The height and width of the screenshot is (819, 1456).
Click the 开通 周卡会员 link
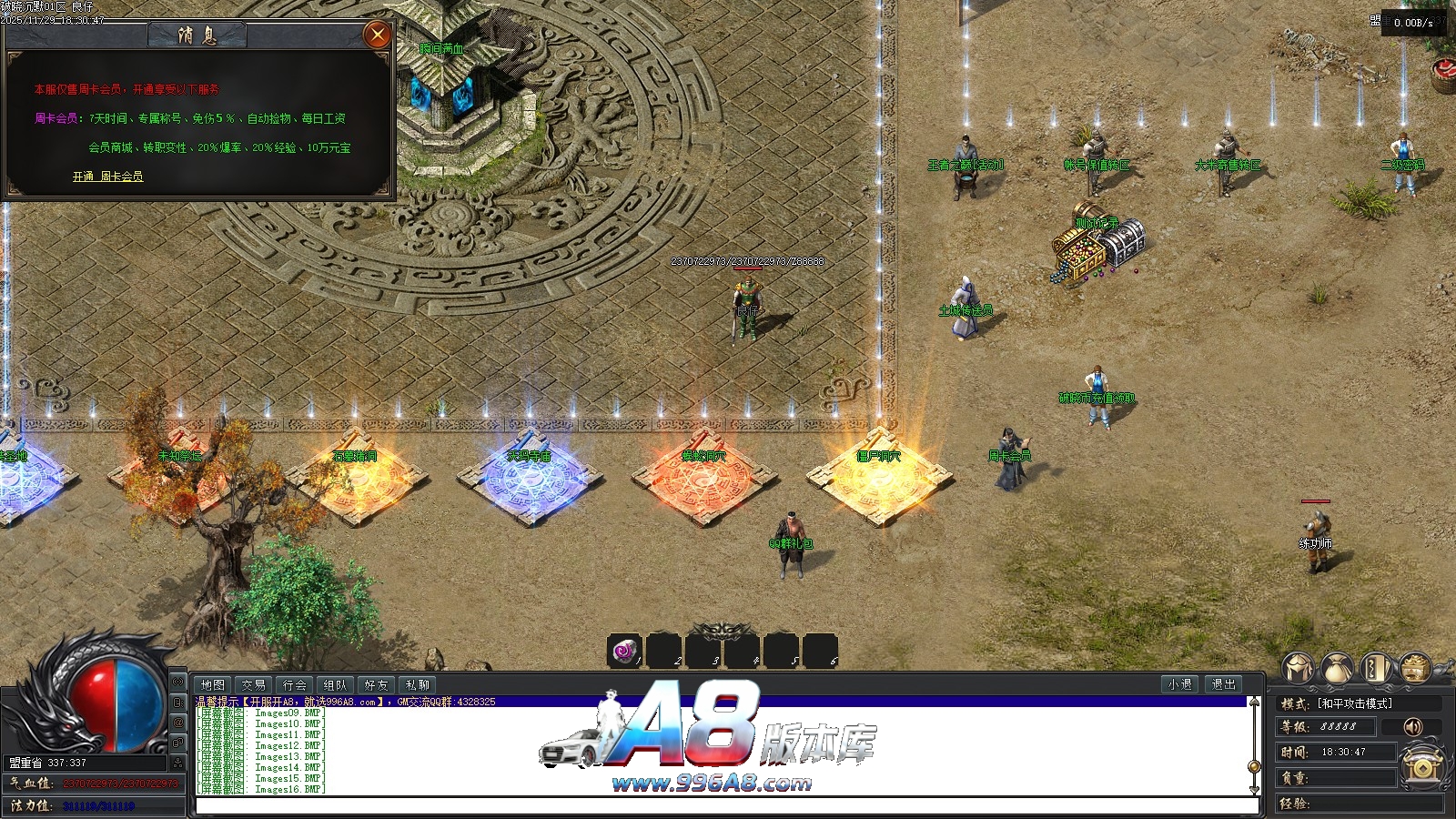click(107, 177)
